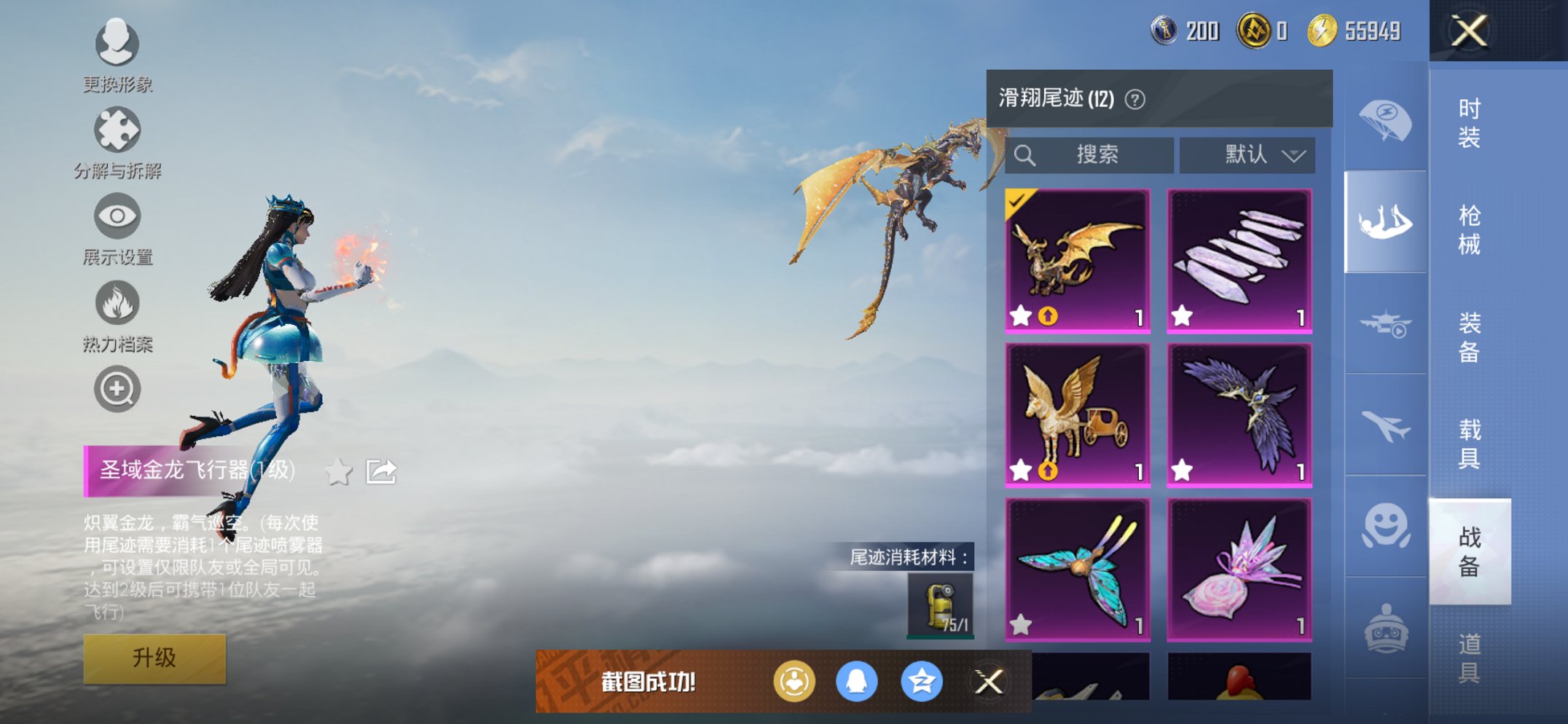This screenshot has height=724, width=1568.
Task: Open the skydiving trail category icon
Action: pyautogui.click(x=1385, y=220)
